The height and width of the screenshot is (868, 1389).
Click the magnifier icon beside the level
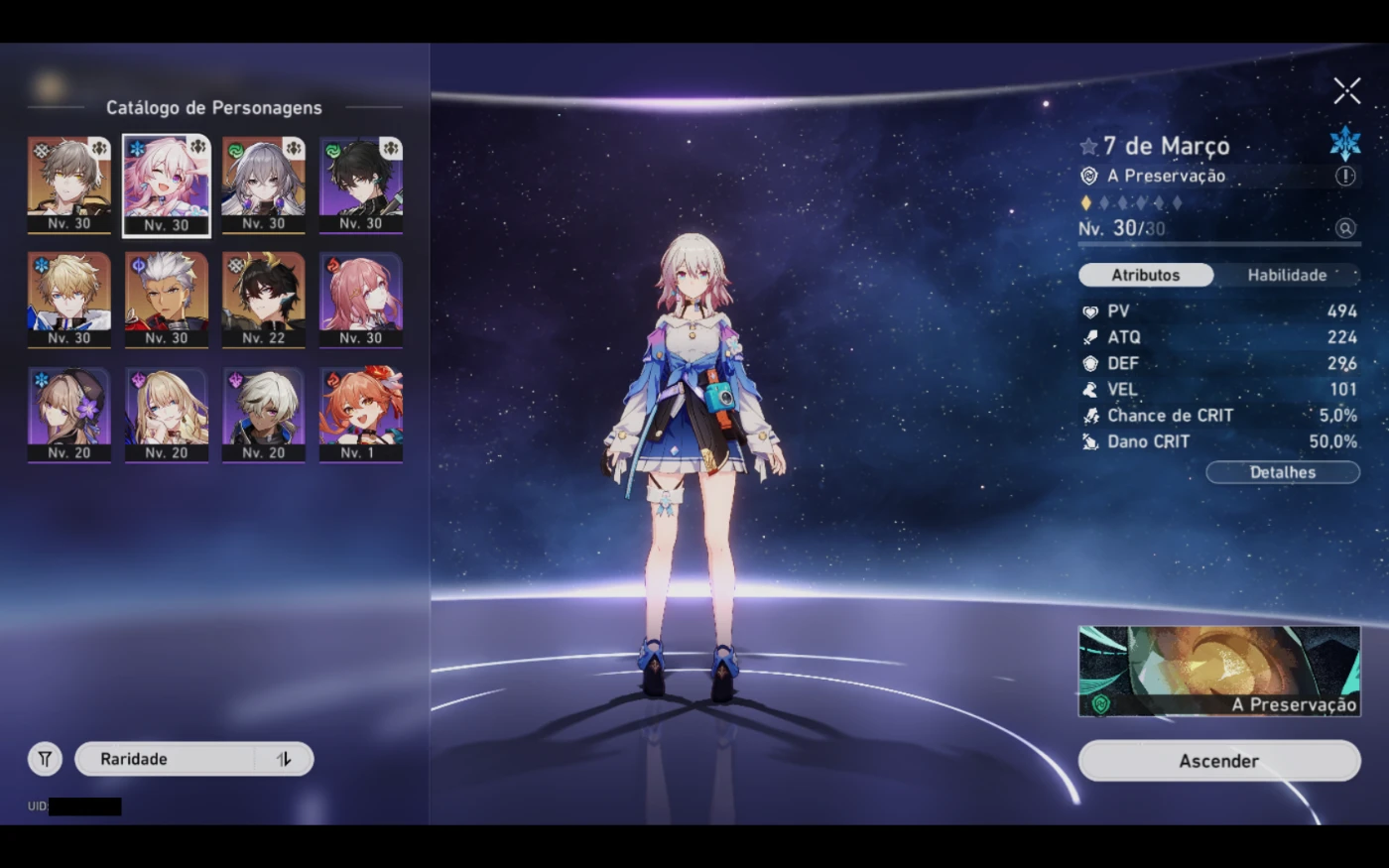click(x=1344, y=228)
